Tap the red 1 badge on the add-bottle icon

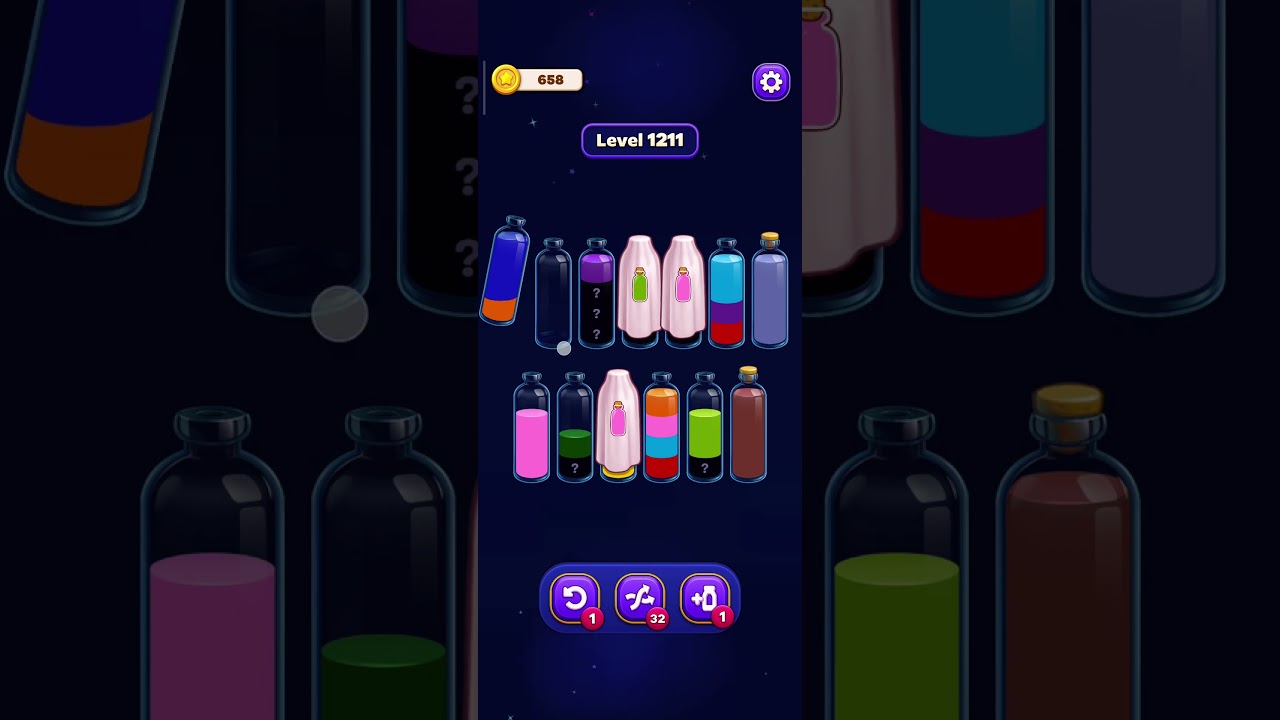723,618
